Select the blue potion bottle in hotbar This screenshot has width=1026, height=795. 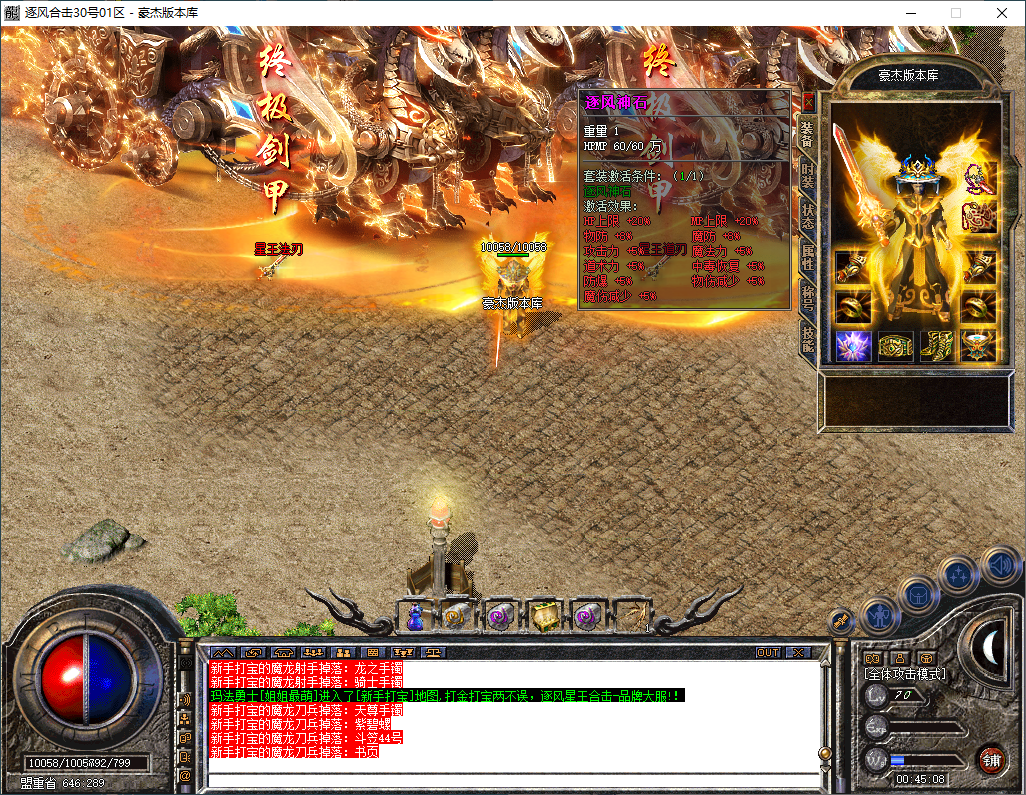415,617
